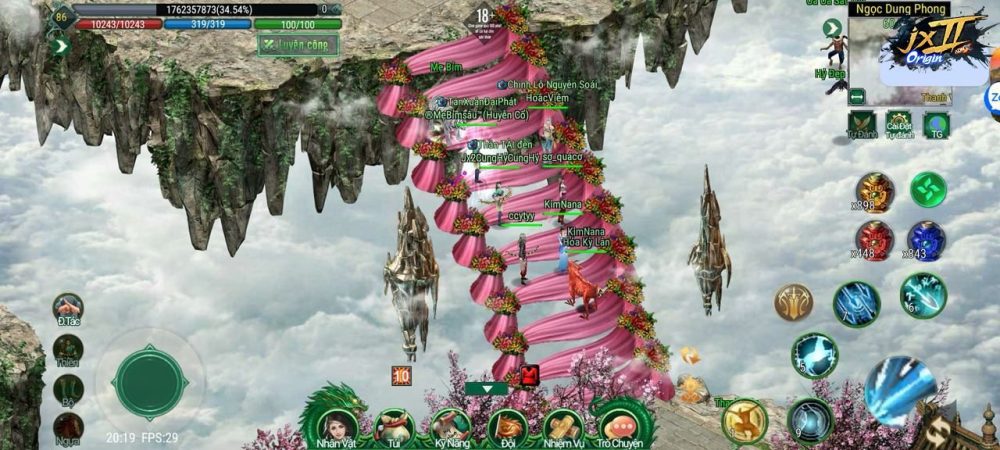The width and height of the screenshot is (1000, 450).
Task: Activate the Ngựa mount icon
Action: pyautogui.click(x=68, y=429)
